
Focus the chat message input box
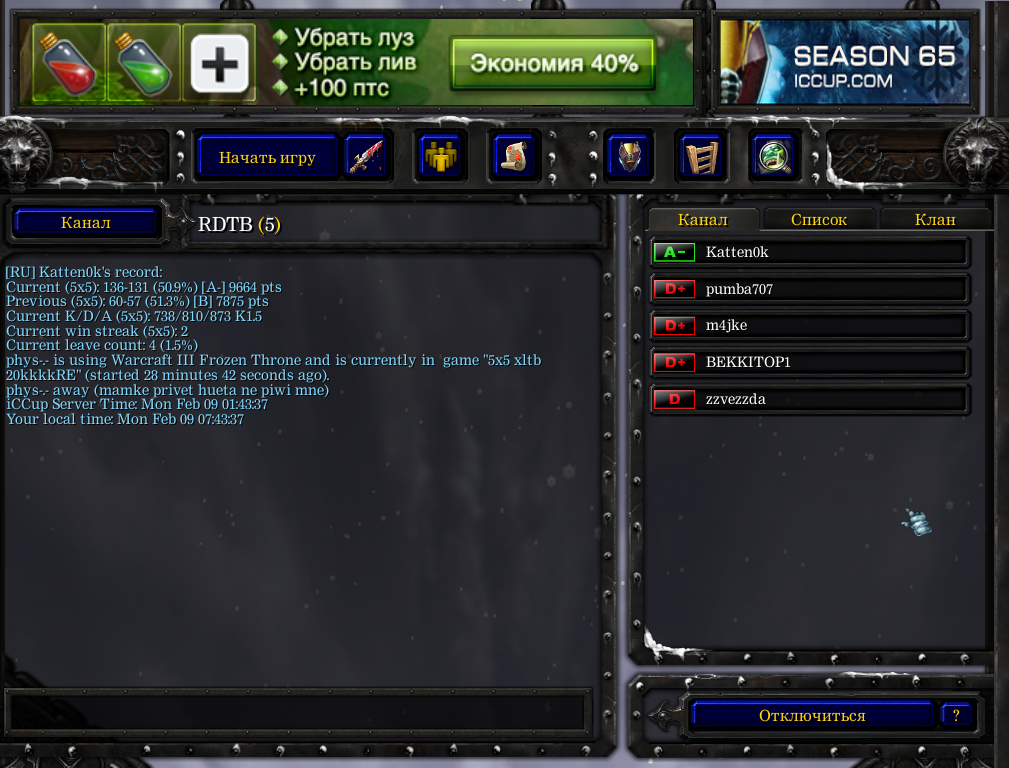tap(294, 710)
